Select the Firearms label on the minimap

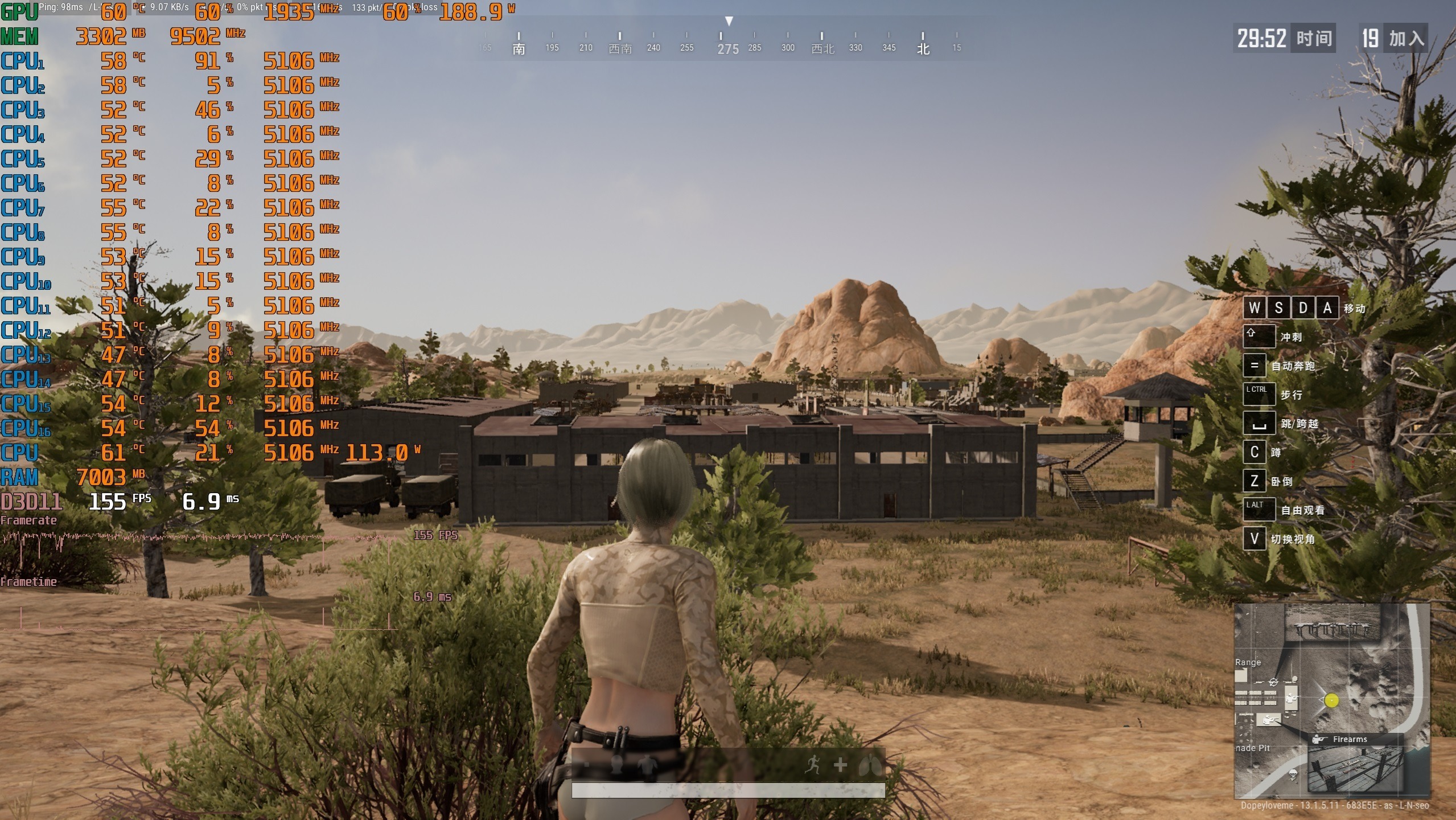point(1349,739)
